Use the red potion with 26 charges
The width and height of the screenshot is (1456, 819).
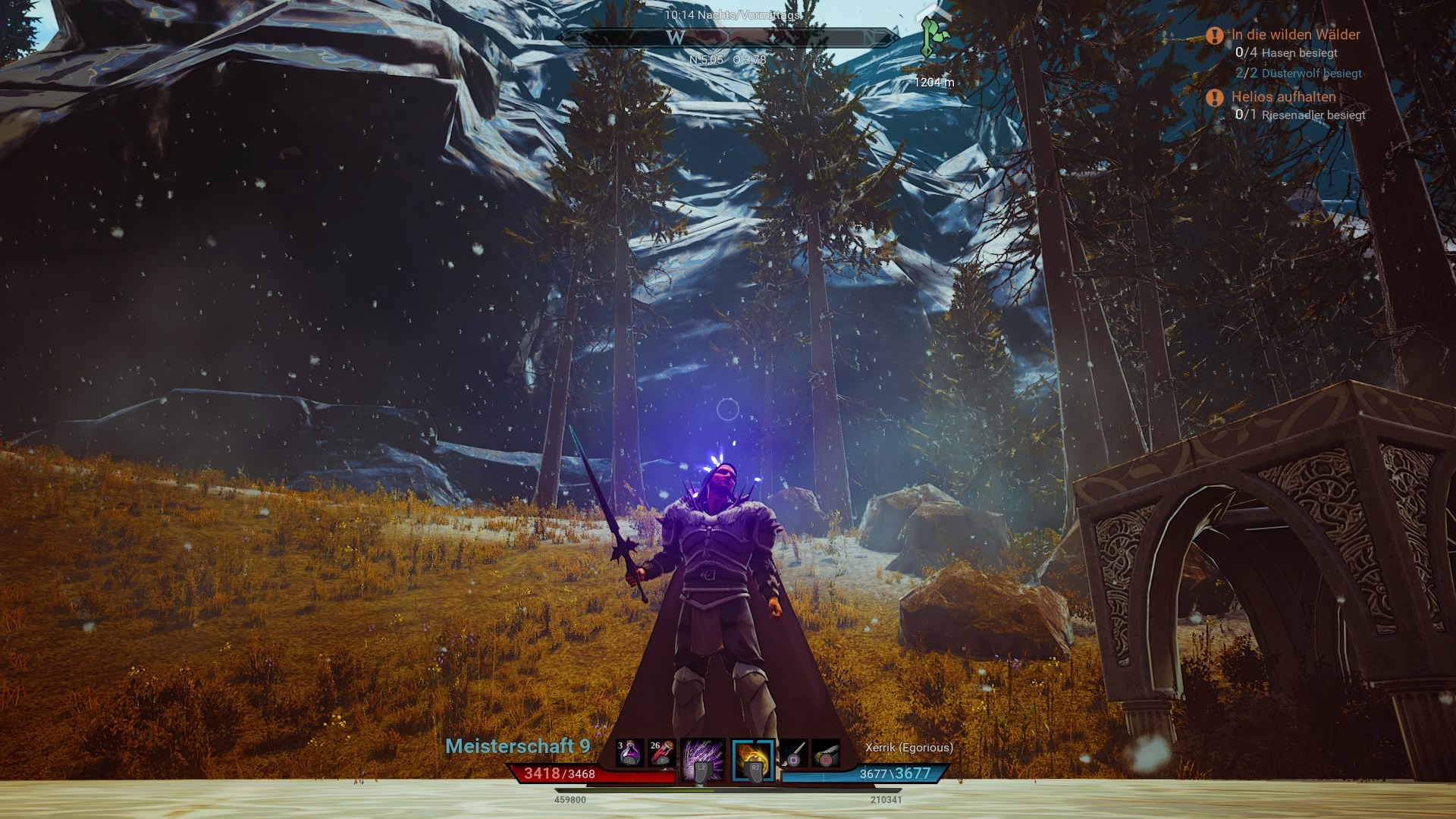point(661,754)
